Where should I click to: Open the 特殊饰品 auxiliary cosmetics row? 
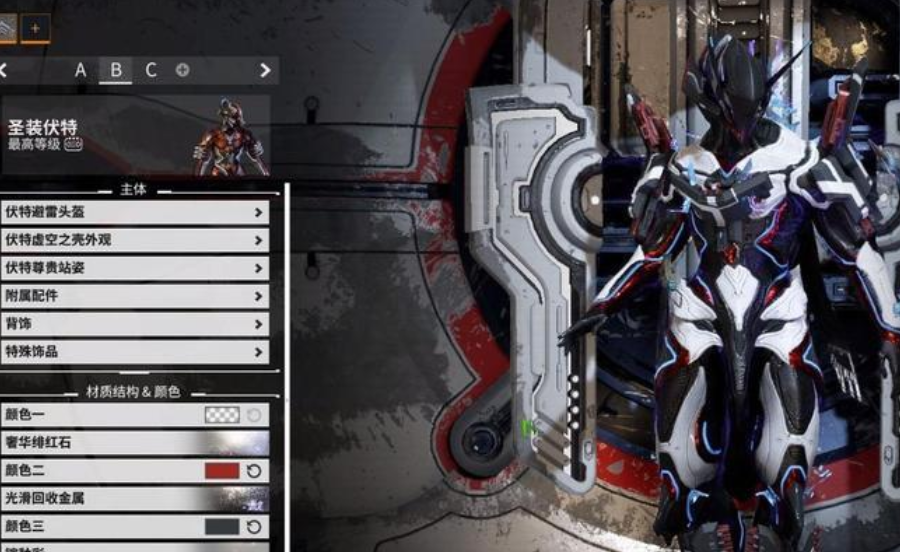[x=135, y=352]
